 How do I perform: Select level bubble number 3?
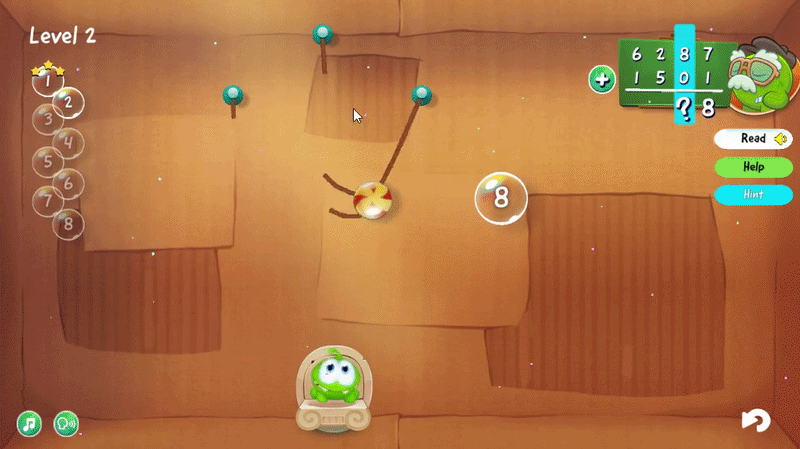pos(45,121)
